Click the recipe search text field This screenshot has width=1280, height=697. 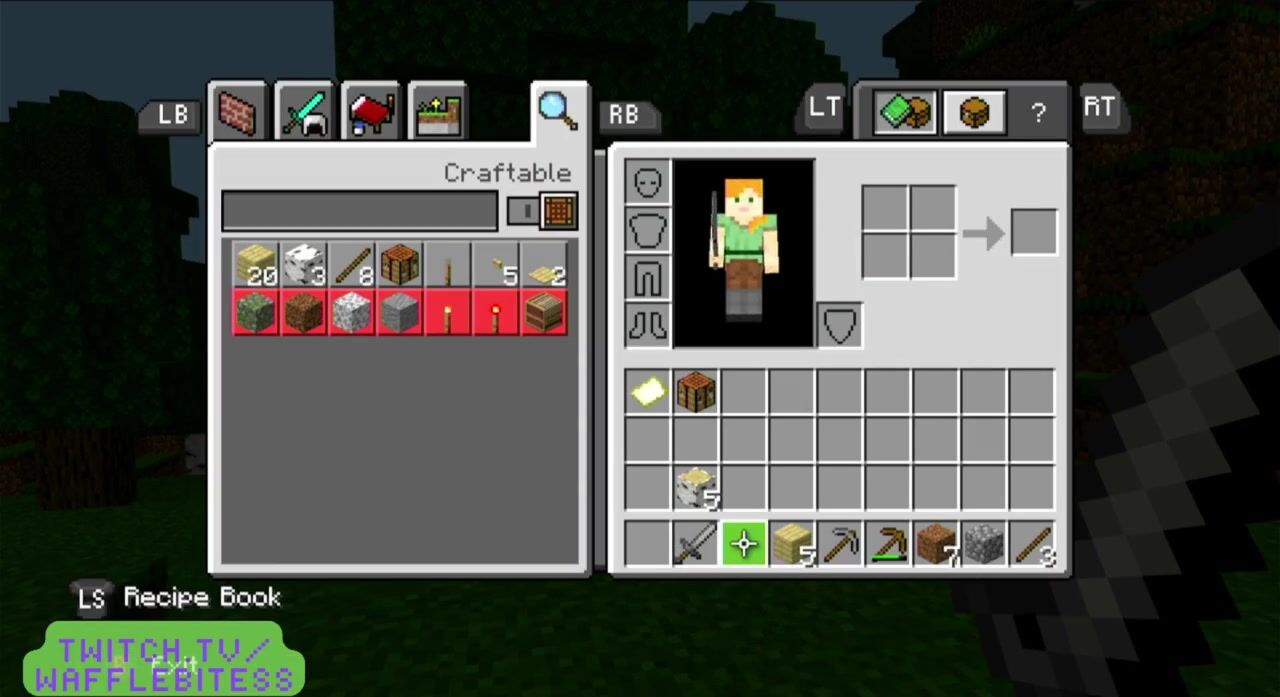360,211
